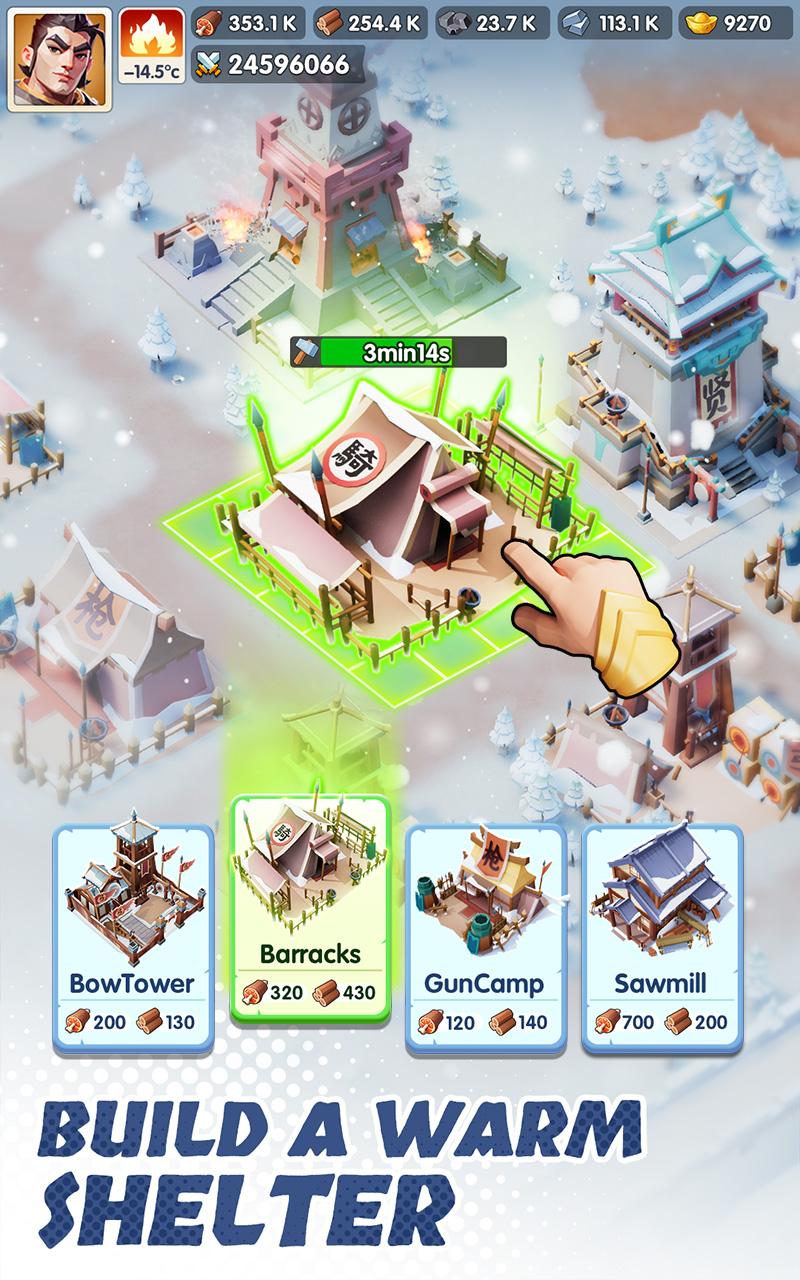Pick the GunCamp building card

click(485, 937)
